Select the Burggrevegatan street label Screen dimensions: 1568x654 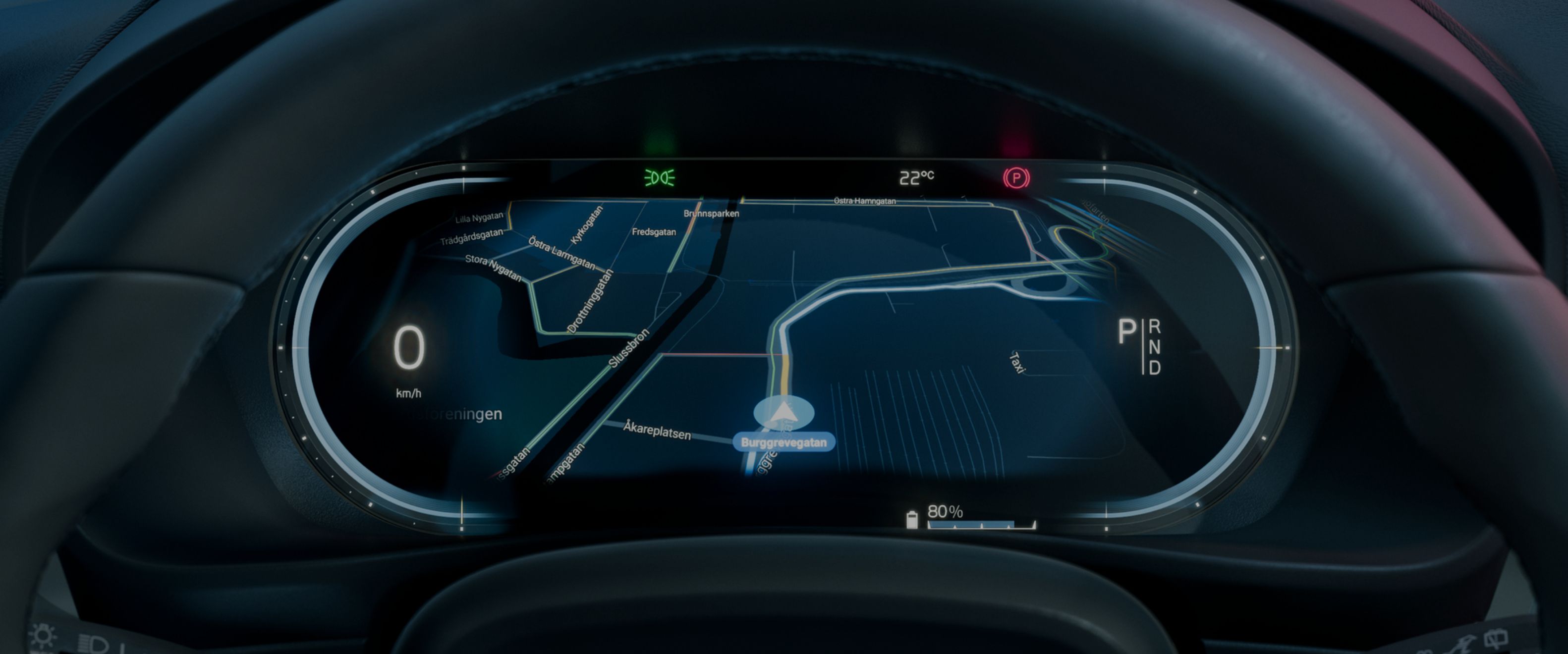tap(784, 443)
